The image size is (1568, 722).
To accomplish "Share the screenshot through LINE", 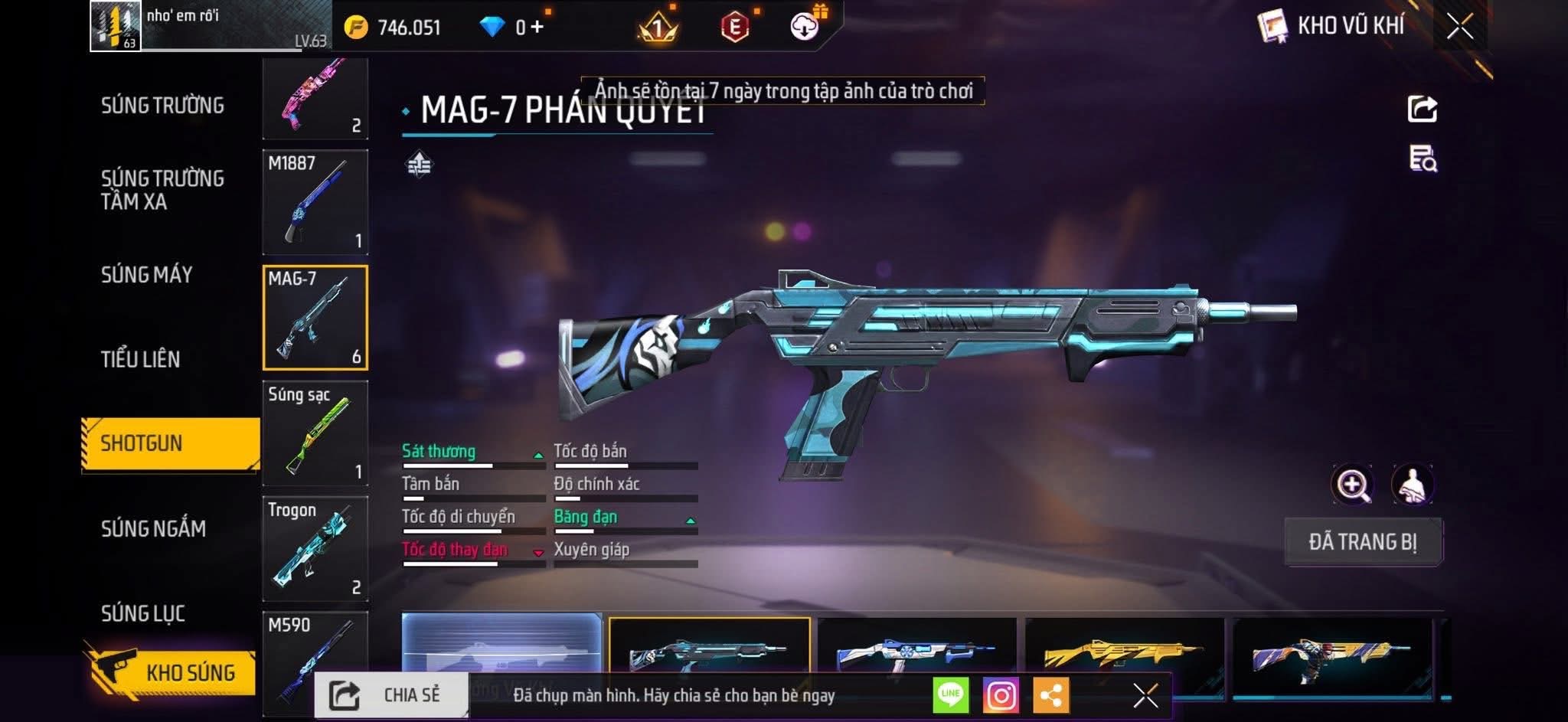I will tap(950, 696).
